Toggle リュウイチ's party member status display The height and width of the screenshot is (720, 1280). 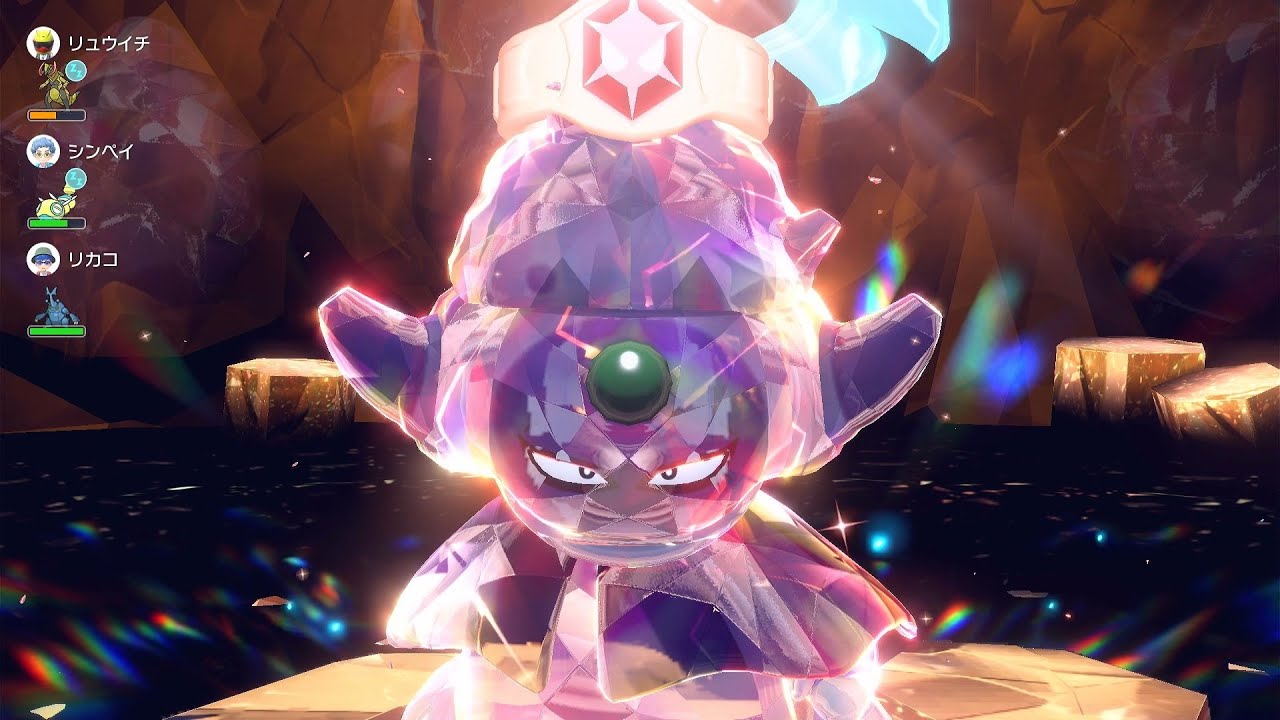point(43,44)
